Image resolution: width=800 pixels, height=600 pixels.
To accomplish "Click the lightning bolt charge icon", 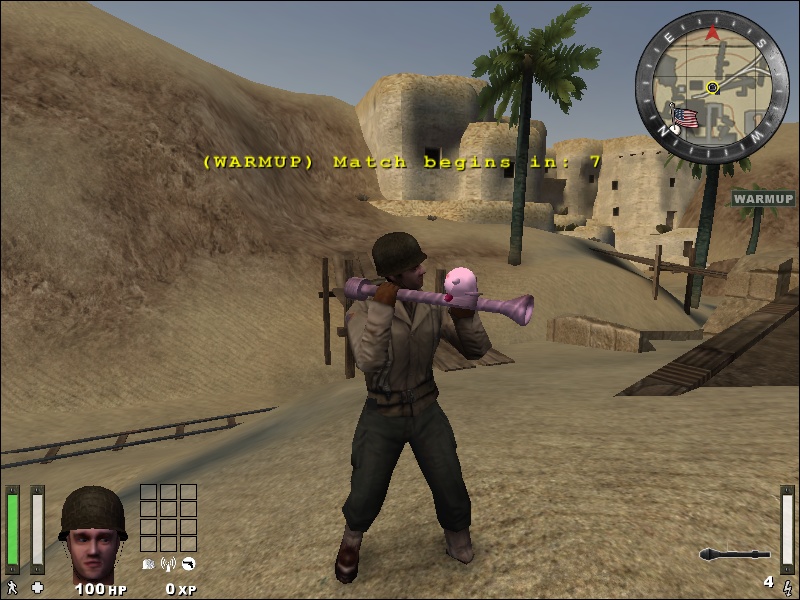I will tap(787, 584).
